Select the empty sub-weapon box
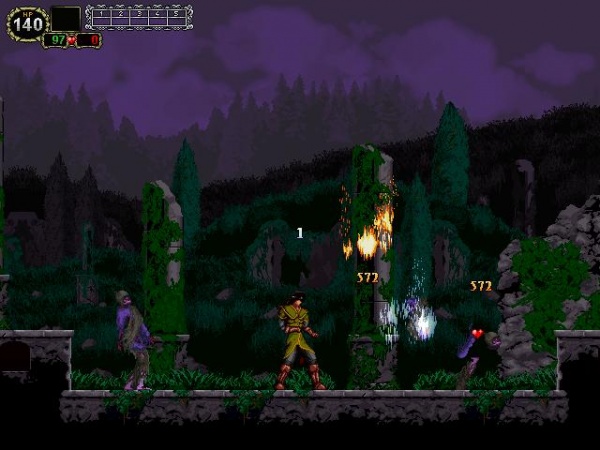Screen dimensions: 600x450 point(66,19)
